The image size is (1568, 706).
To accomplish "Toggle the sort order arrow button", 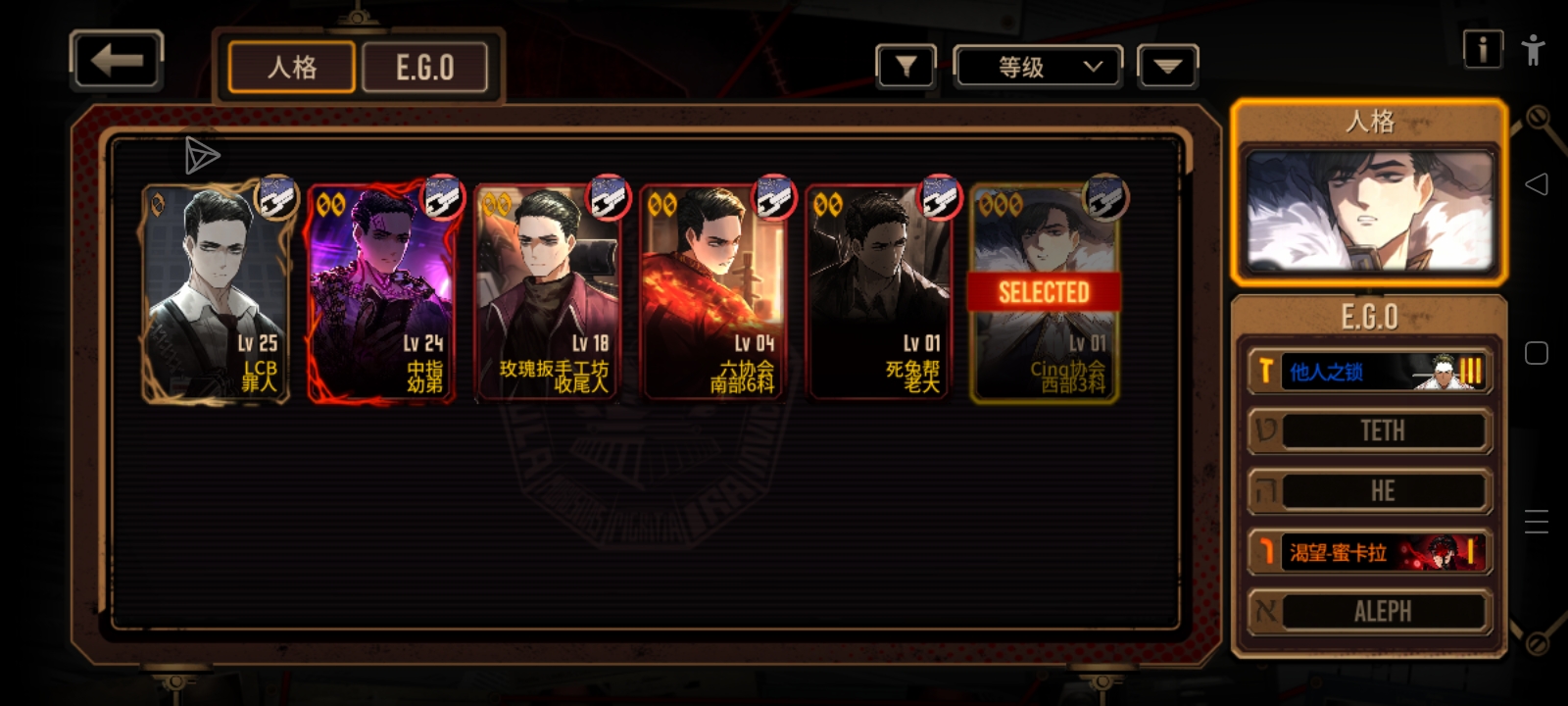I will [1167, 67].
